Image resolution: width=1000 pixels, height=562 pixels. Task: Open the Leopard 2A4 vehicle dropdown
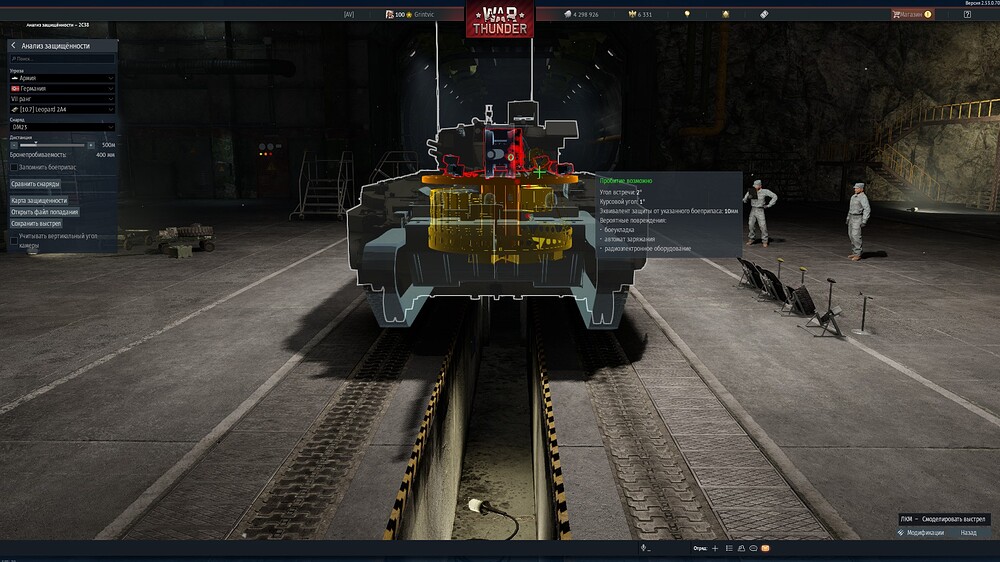tap(62, 109)
